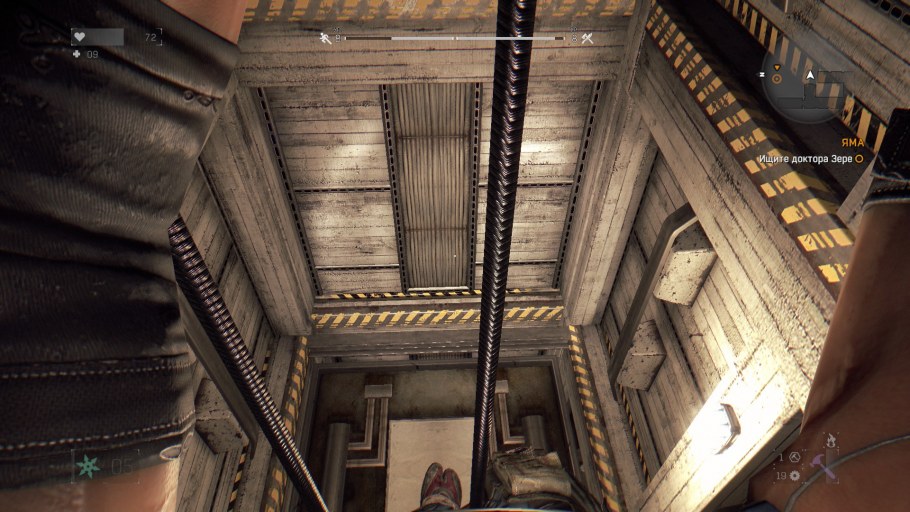Screen dimensions: 910x512
Task: Click the gear parts counter icon
Action: [x=794, y=475]
